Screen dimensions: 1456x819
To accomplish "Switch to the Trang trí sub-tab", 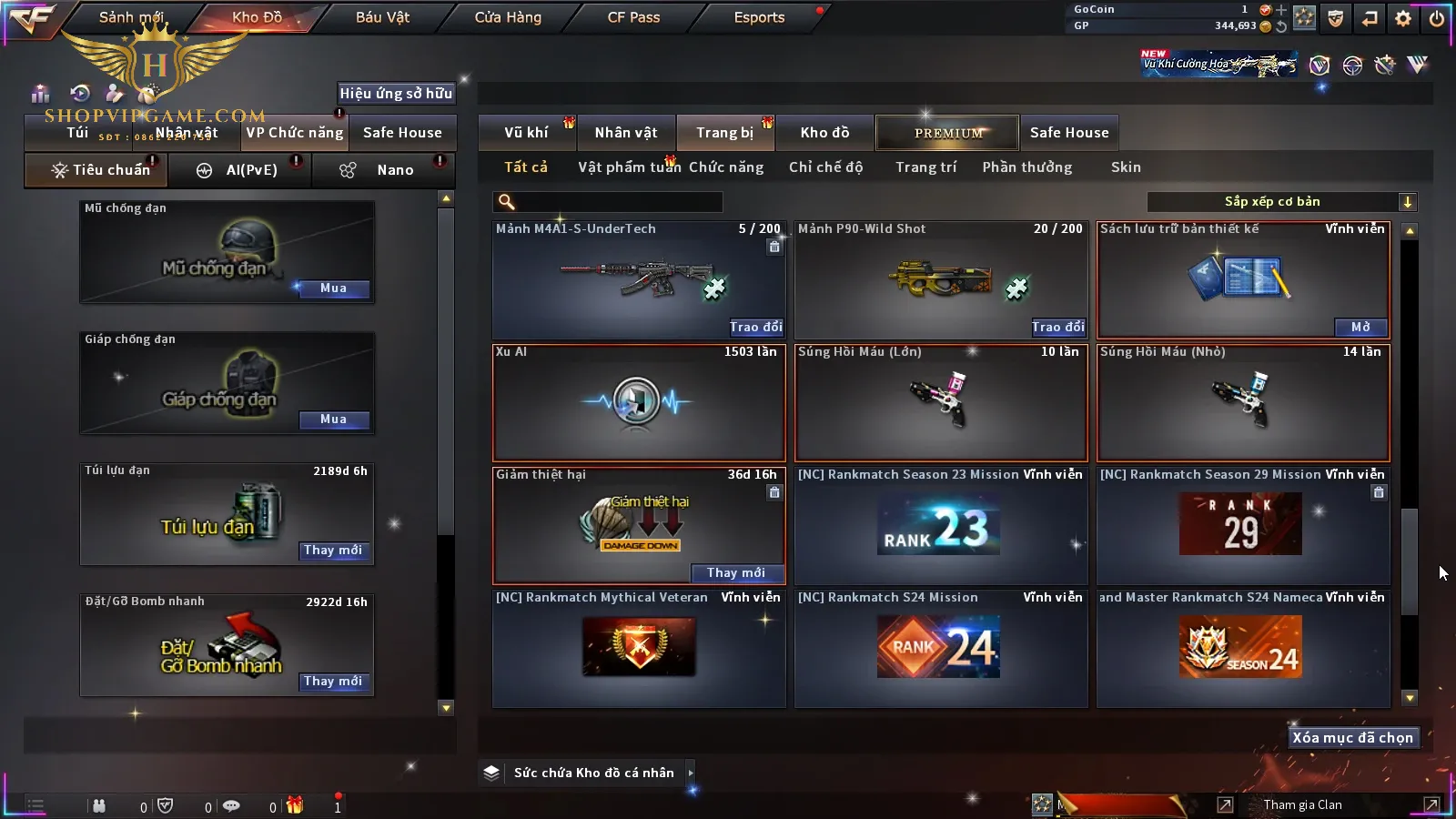I will pos(925,167).
